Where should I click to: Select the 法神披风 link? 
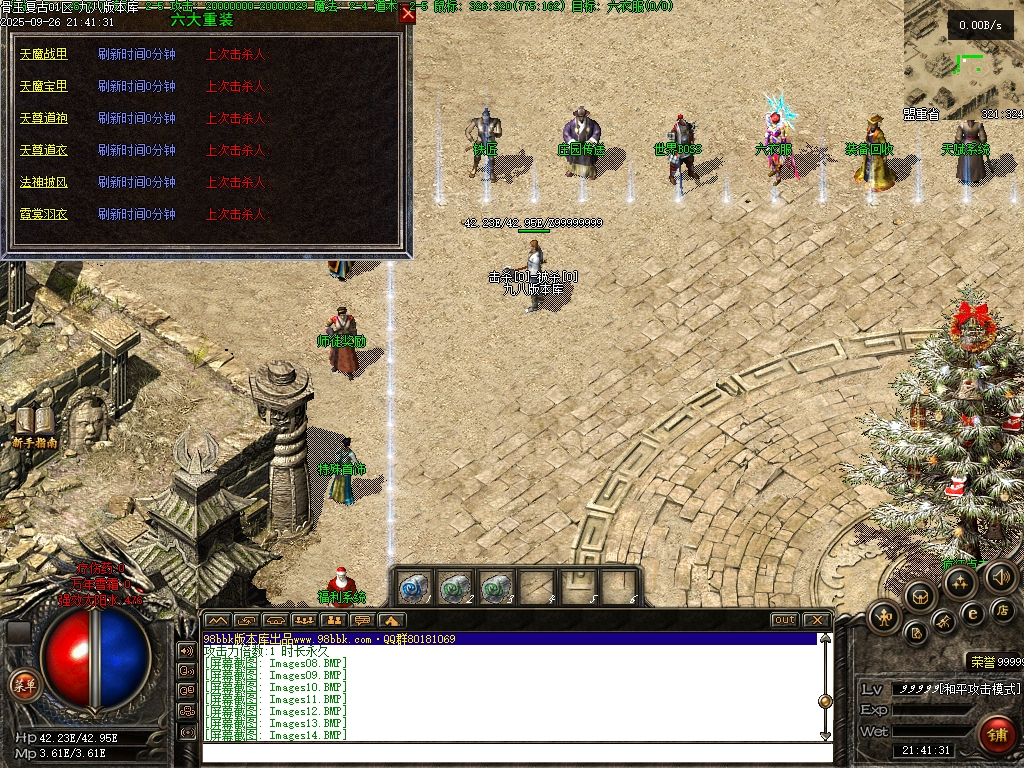click(44, 183)
